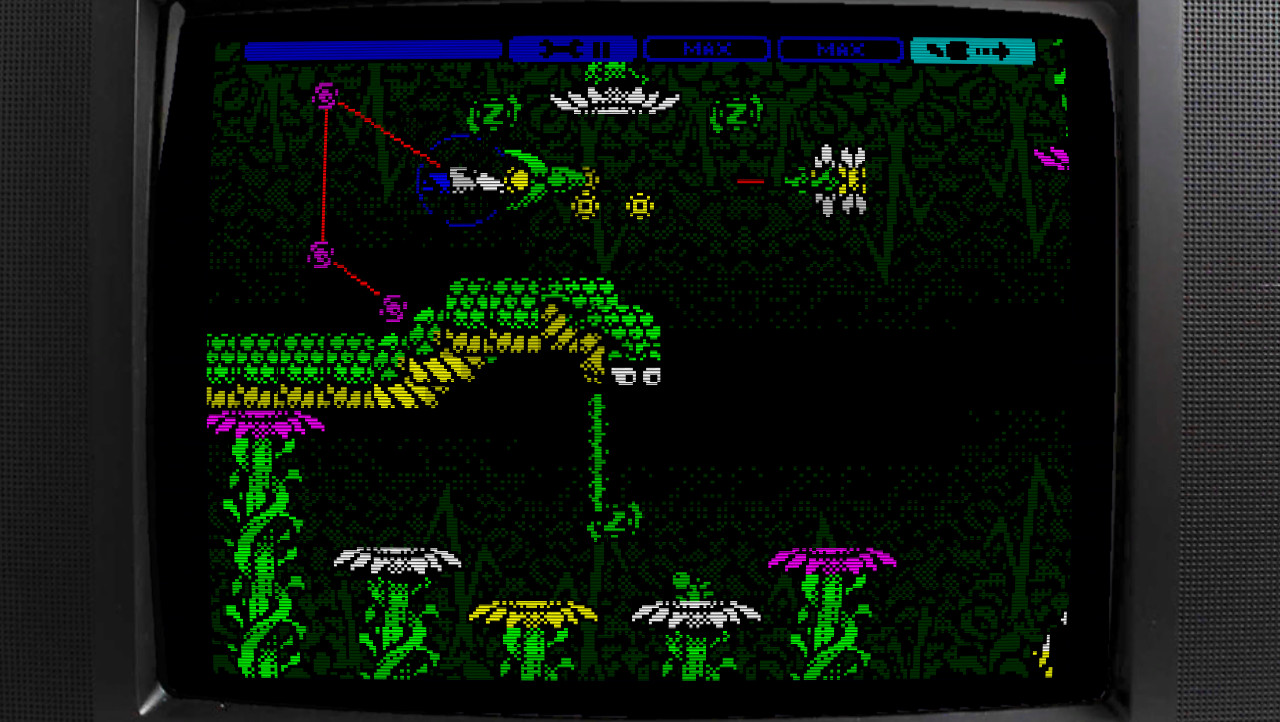Select the pause bars icon beside the wrench
Image resolution: width=1280 pixels, height=722 pixels.
point(601,49)
